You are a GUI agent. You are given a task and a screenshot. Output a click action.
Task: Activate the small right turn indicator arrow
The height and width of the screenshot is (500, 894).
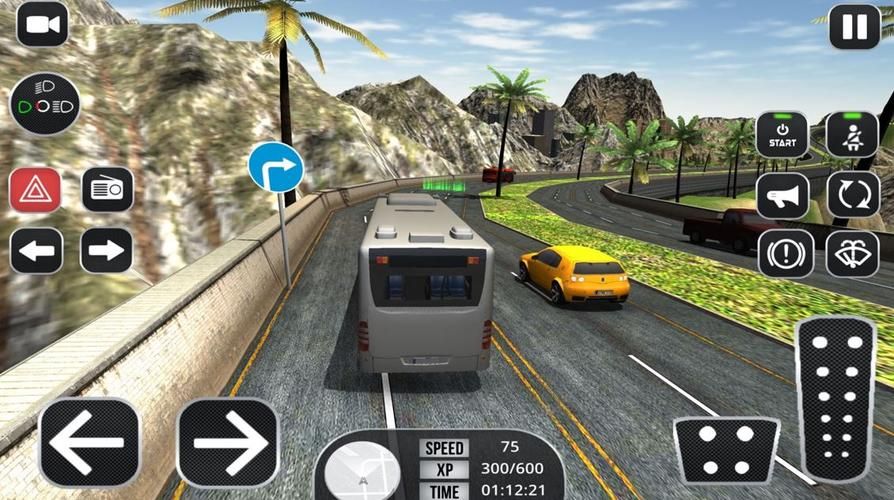click(x=107, y=251)
